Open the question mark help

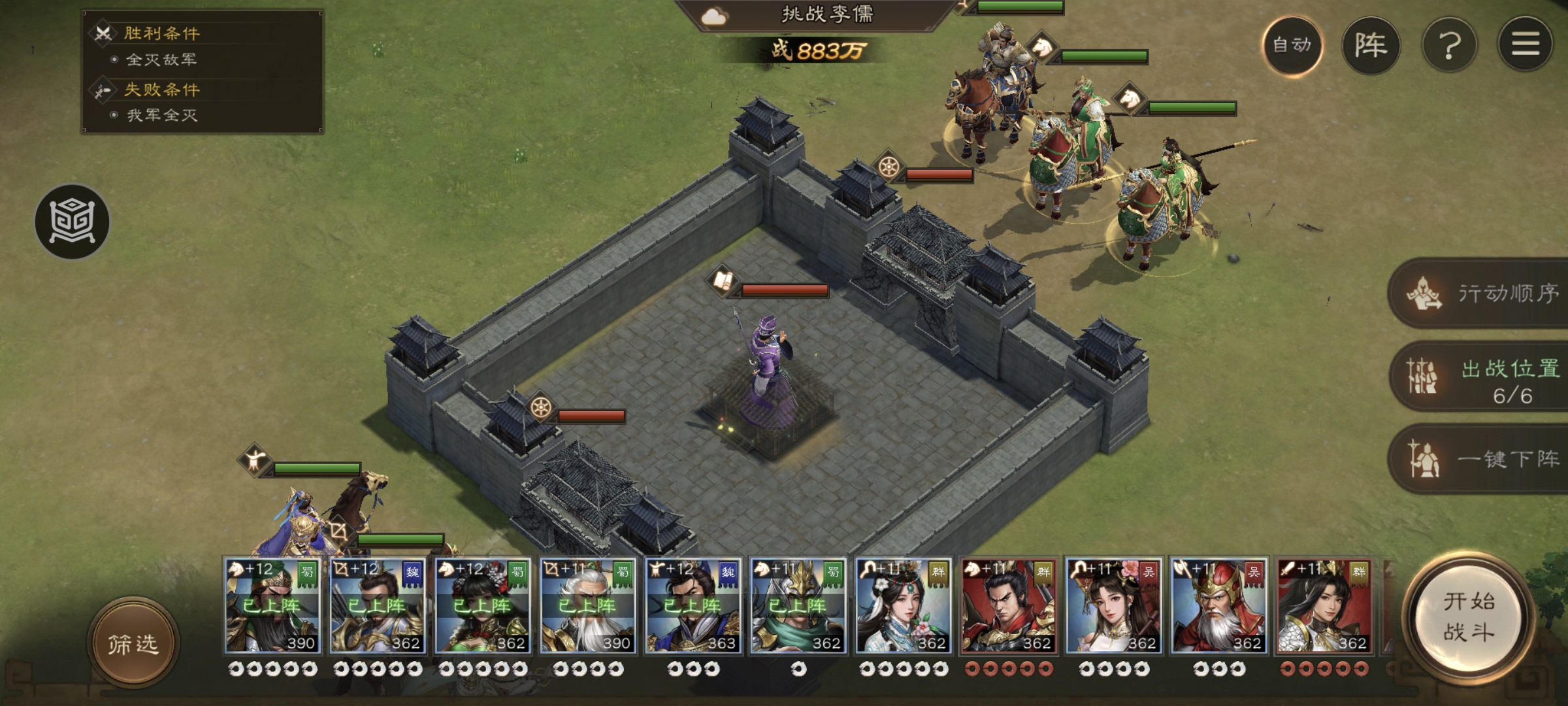(1449, 45)
